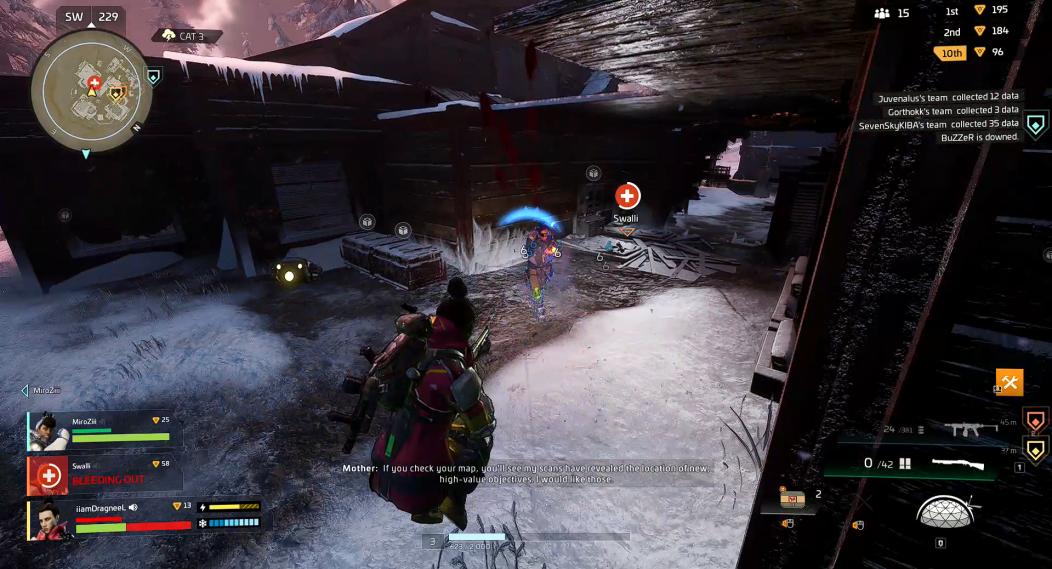Viewport: 1052px width, 569px height.
Task: Click the teal objective marker beside minimap
Action: tap(153, 76)
